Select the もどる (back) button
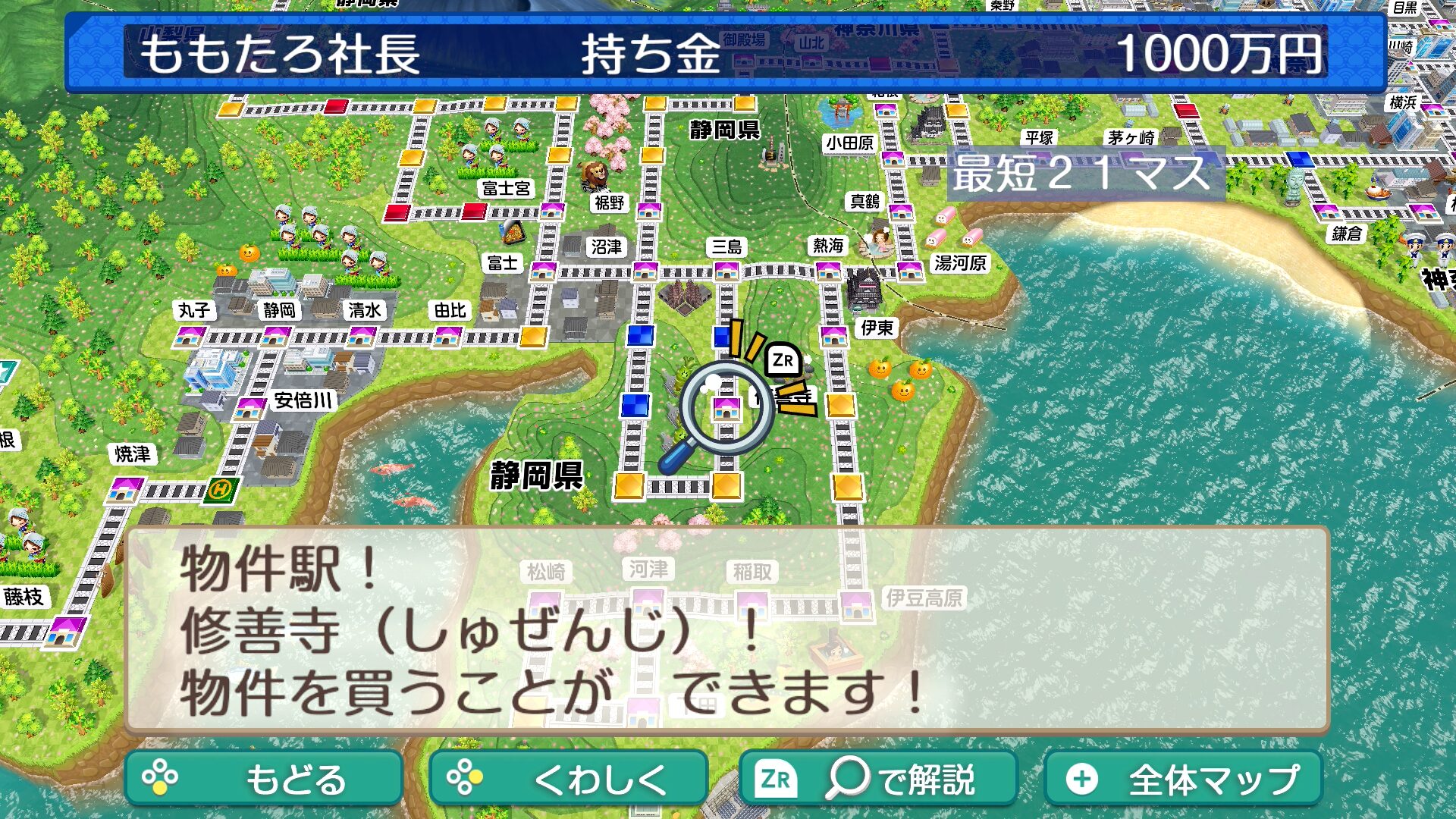1456x819 pixels. (263, 778)
